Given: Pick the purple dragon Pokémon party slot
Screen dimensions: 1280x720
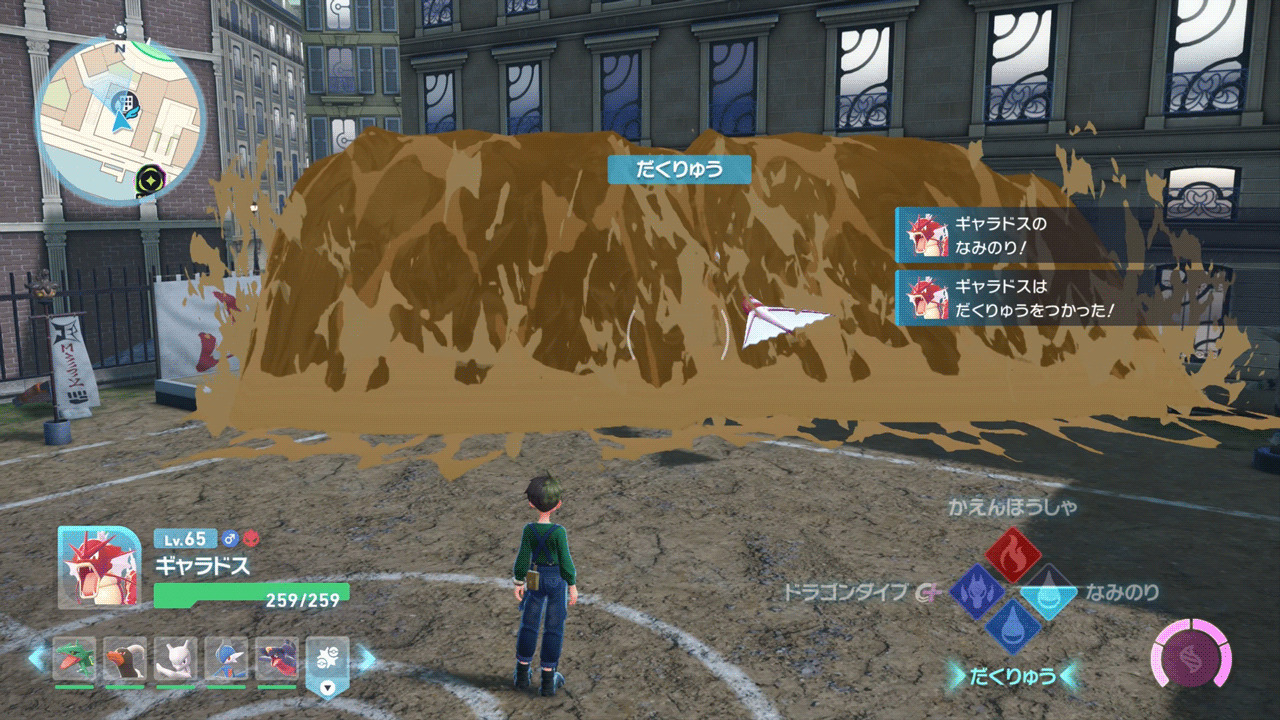Looking at the screenshot, I should tap(277, 660).
